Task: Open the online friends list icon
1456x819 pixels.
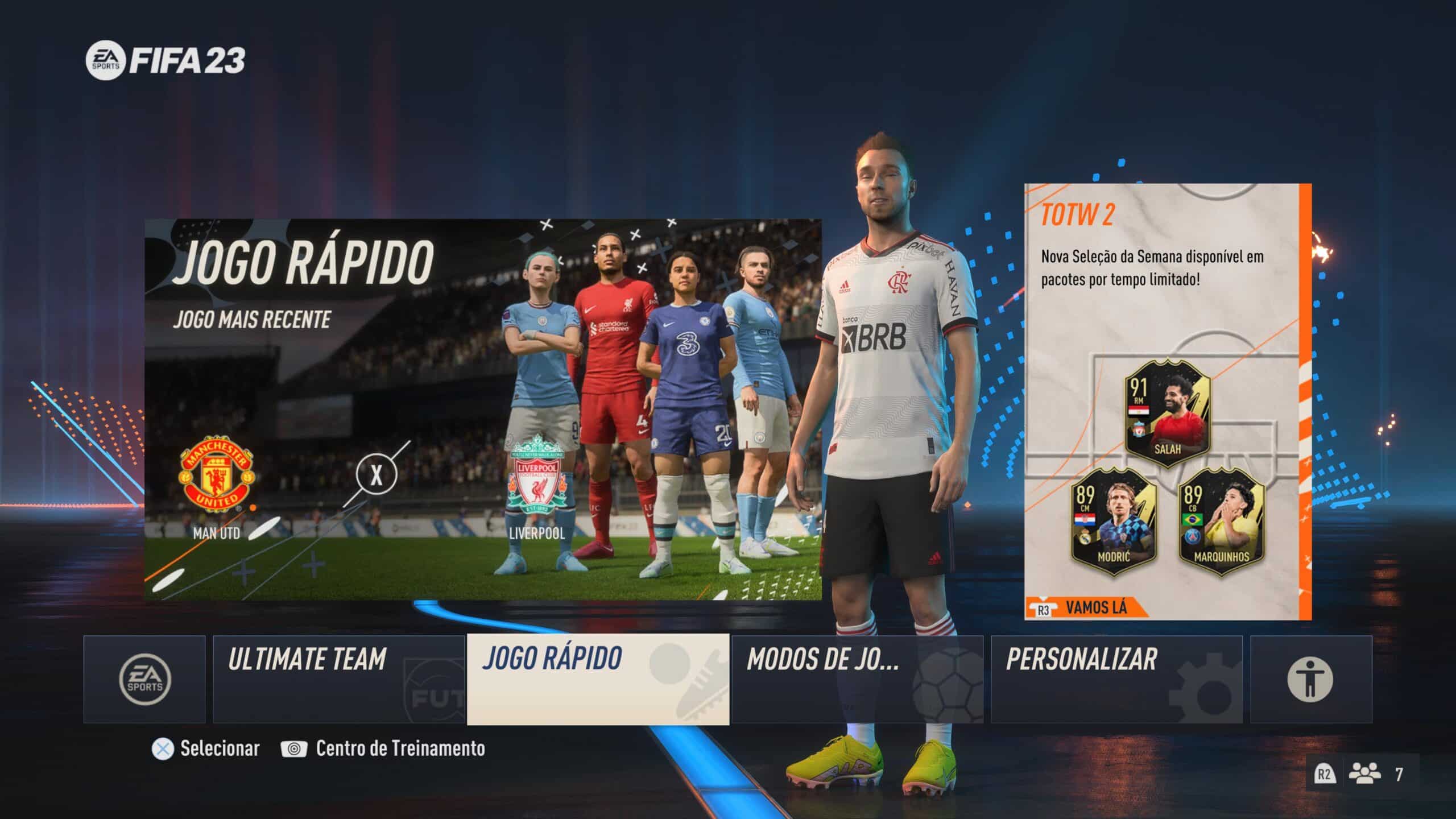Action: pos(1364,775)
